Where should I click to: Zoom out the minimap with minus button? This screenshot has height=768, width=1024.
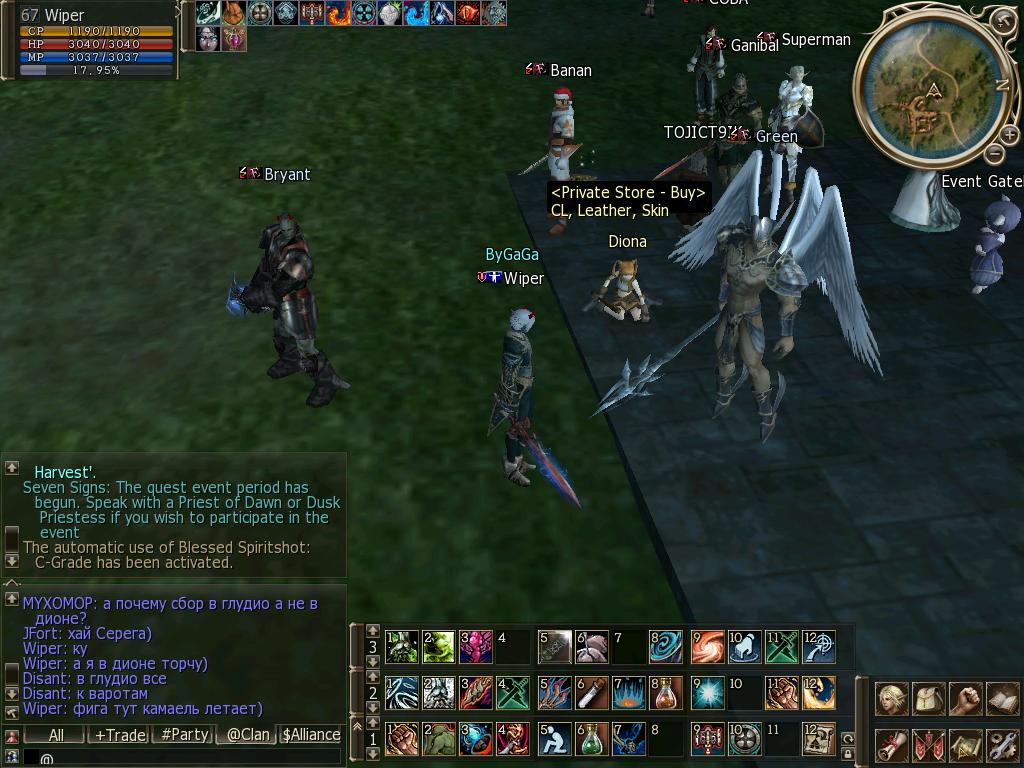[x=995, y=153]
